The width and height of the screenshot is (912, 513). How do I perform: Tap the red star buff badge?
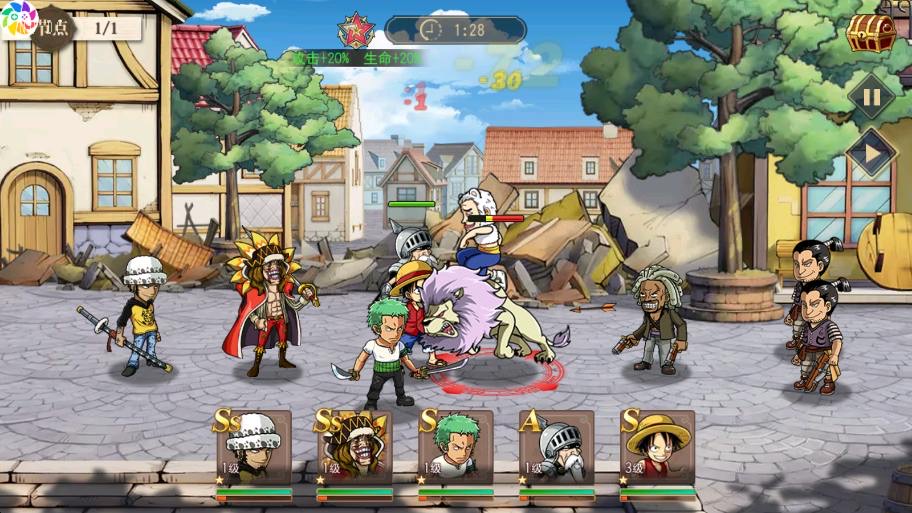point(355,31)
